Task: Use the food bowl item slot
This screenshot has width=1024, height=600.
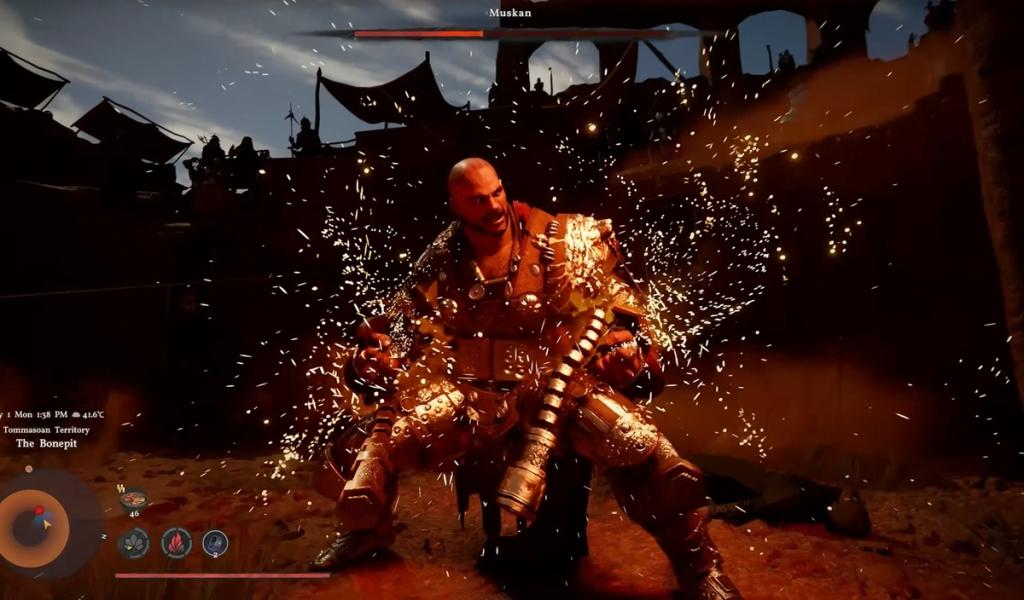Action: coord(133,500)
